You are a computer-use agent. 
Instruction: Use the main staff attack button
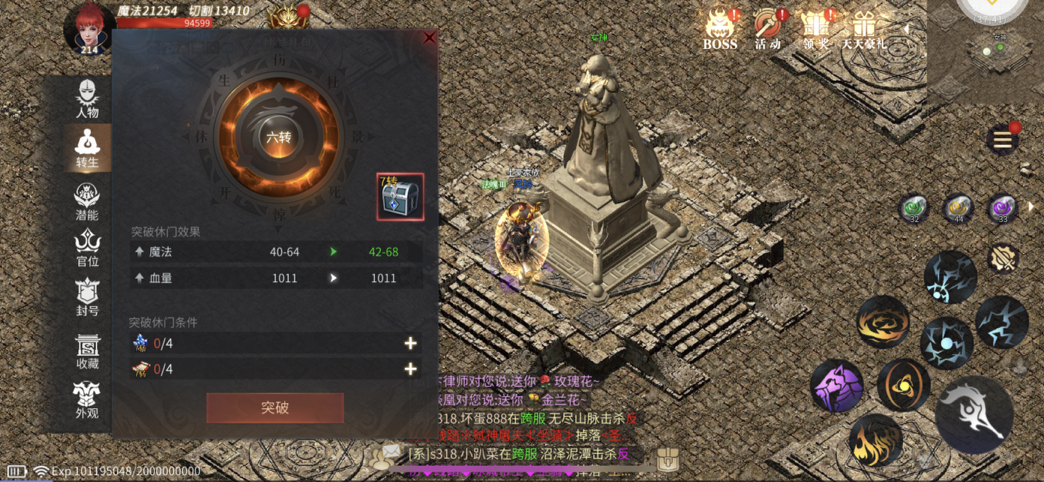coord(974,415)
